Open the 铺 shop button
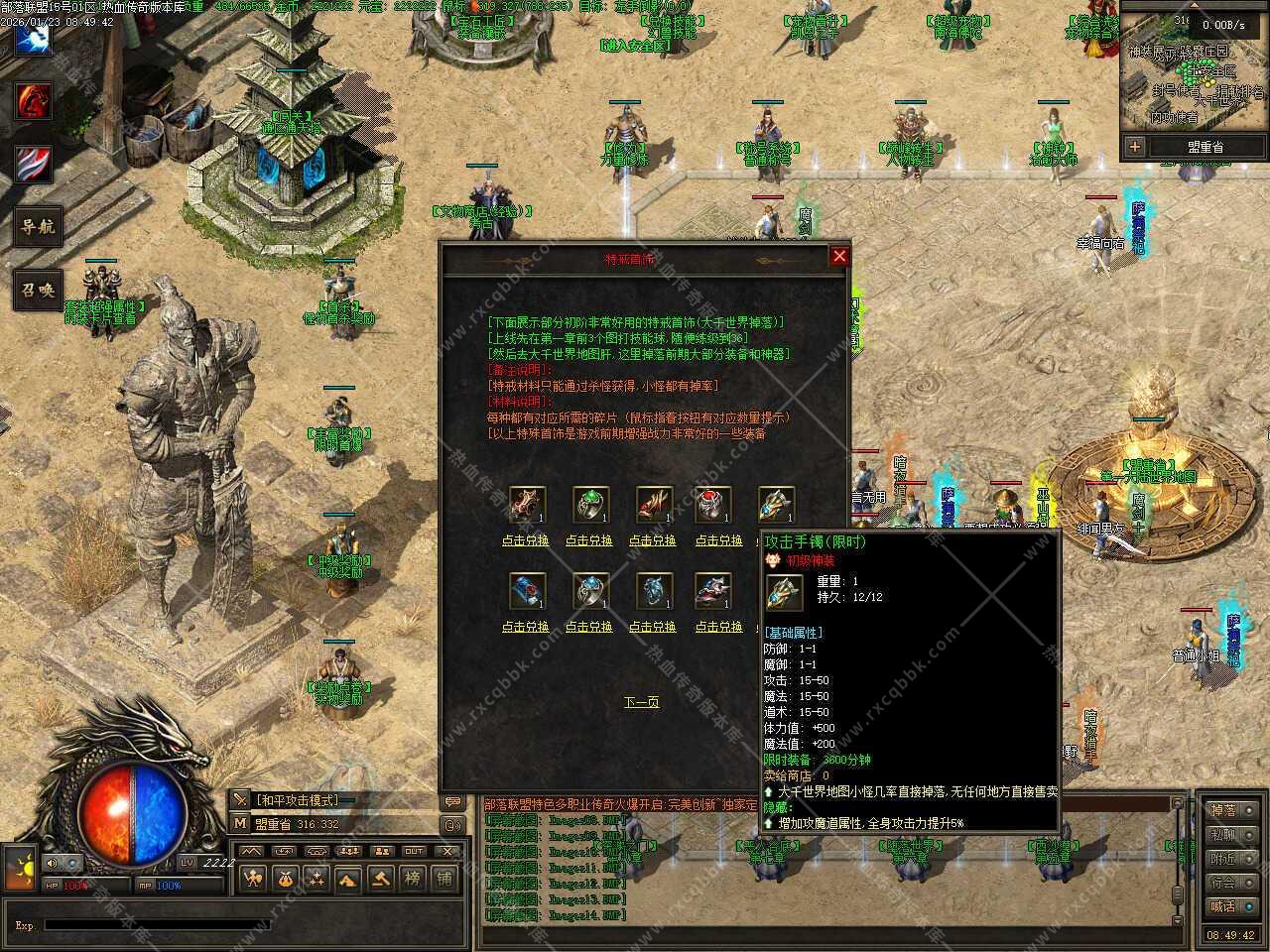 (444, 878)
